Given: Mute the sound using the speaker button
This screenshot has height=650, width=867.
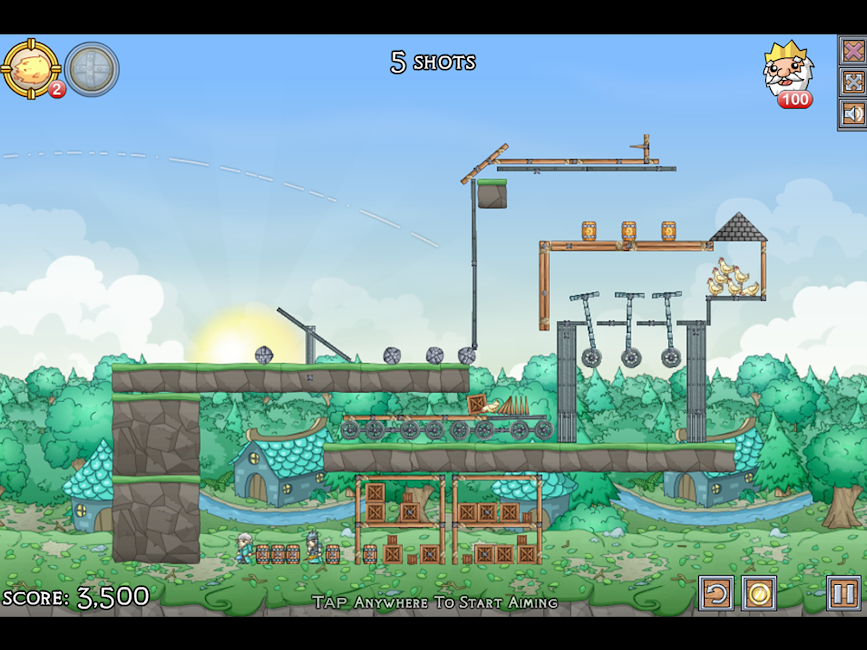Looking at the screenshot, I should click(853, 114).
